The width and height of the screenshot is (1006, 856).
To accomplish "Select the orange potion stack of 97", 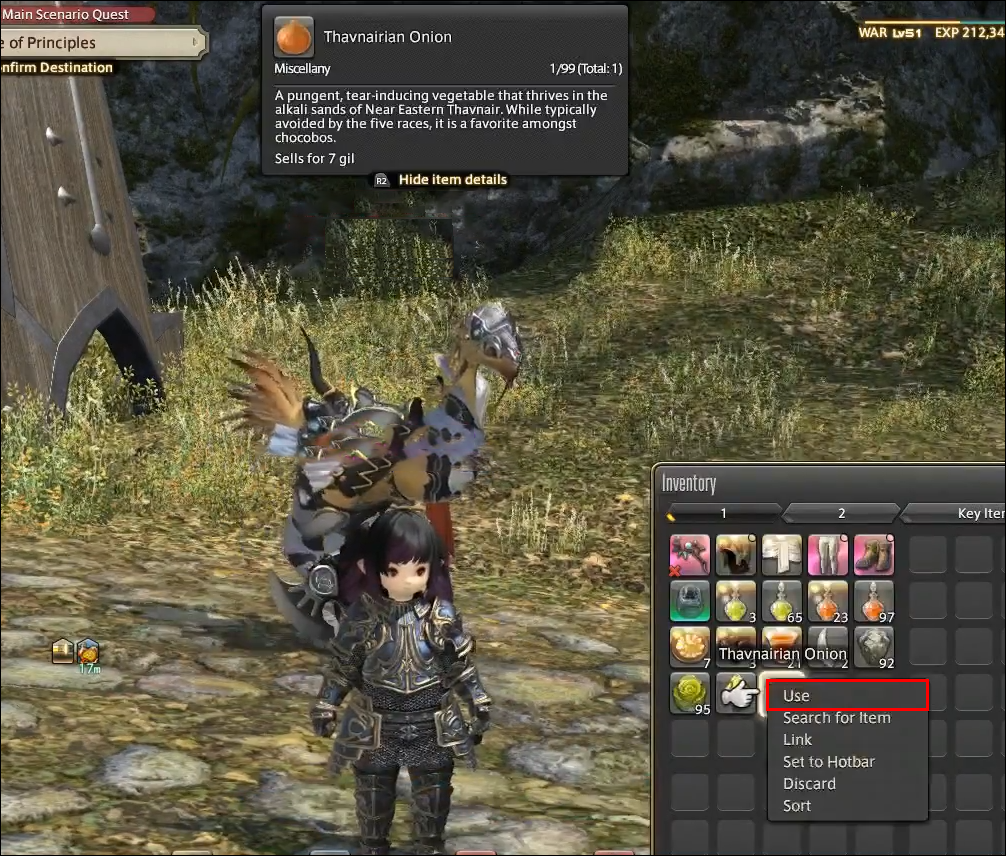I will pos(874,601).
